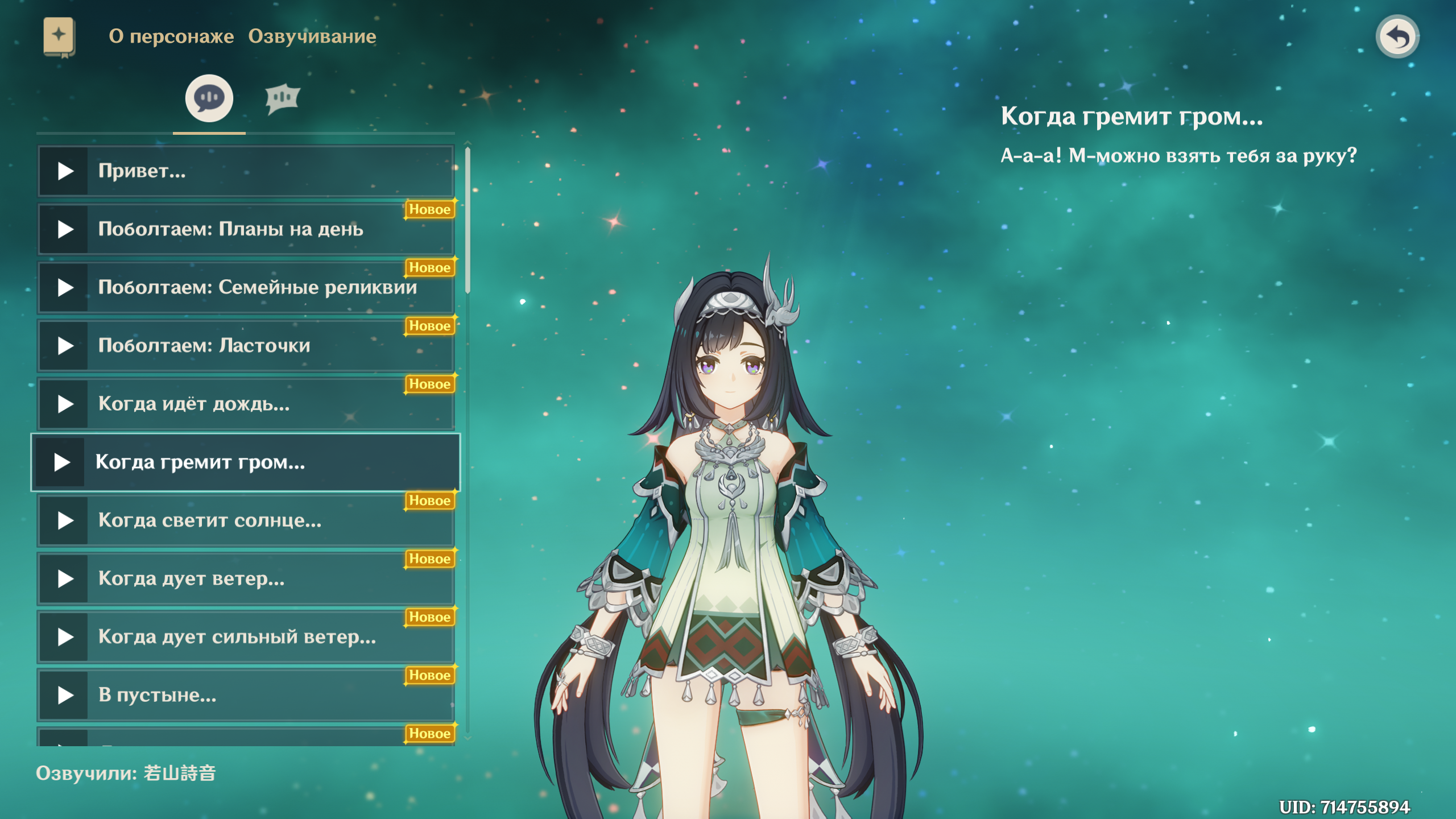This screenshot has height=819, width=1456.
Task: Play "Поболтаем: Ласточки" voice line
Action: pyautogui.click(x=65, y=346)
